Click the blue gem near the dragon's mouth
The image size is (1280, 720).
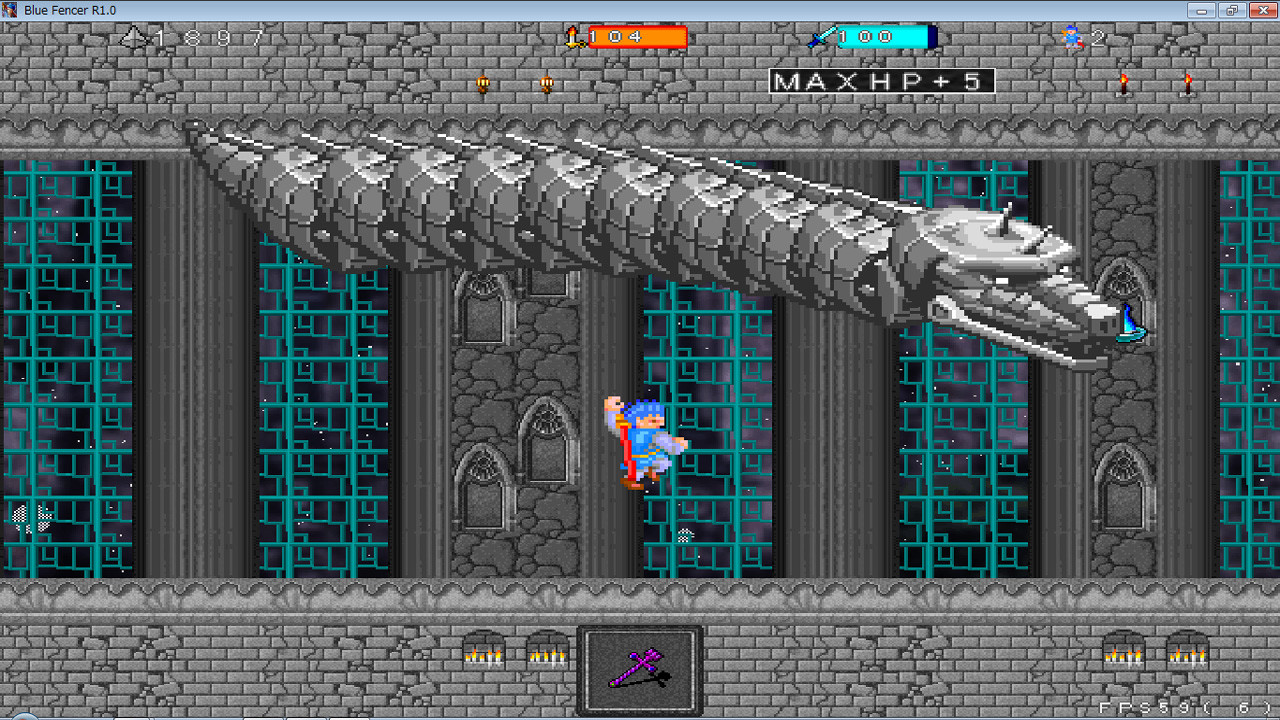point(1128,323)
